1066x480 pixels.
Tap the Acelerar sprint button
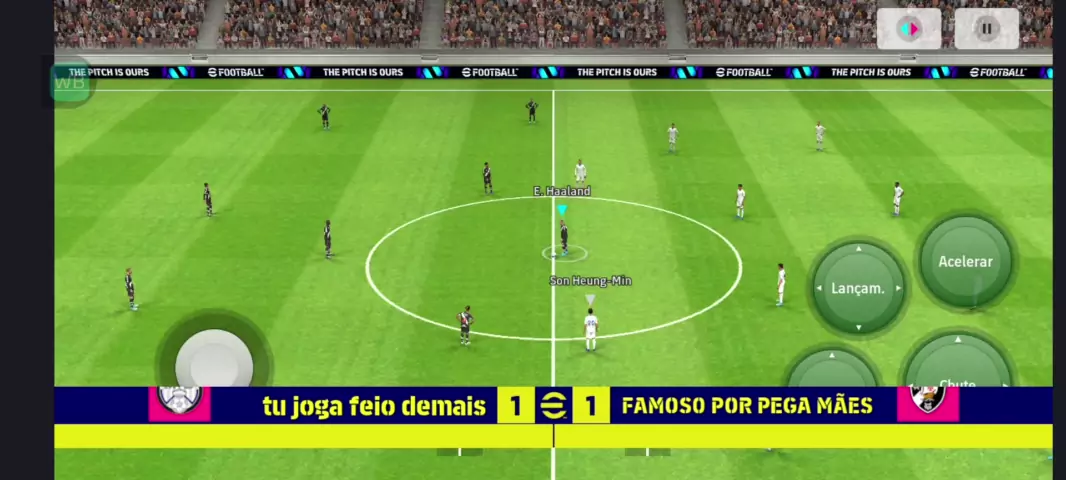point(965,262)
